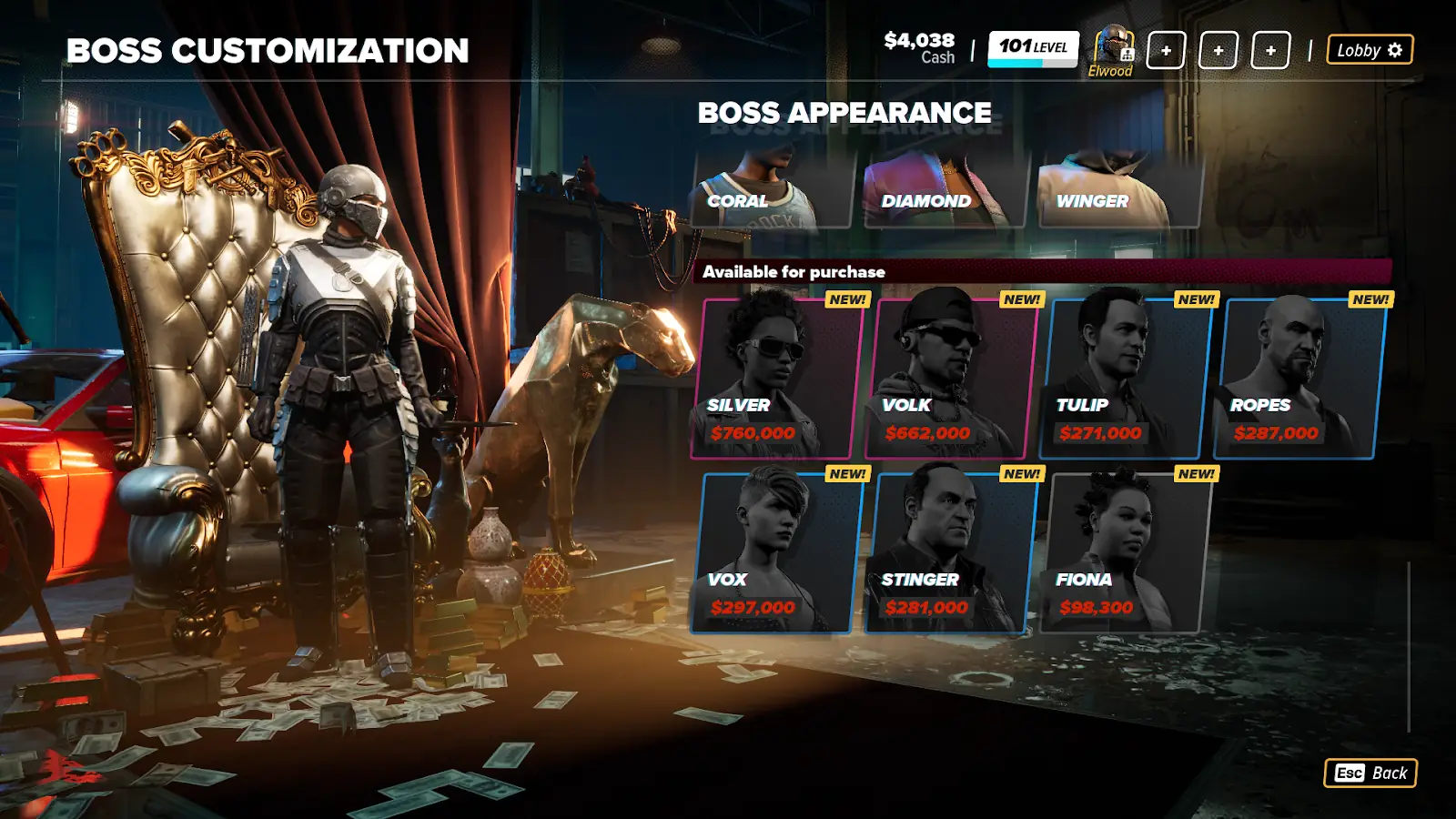Select Volk priced at $662,000
The width and height of the screenshot is (1456, 819).
[x=951, y=378]
